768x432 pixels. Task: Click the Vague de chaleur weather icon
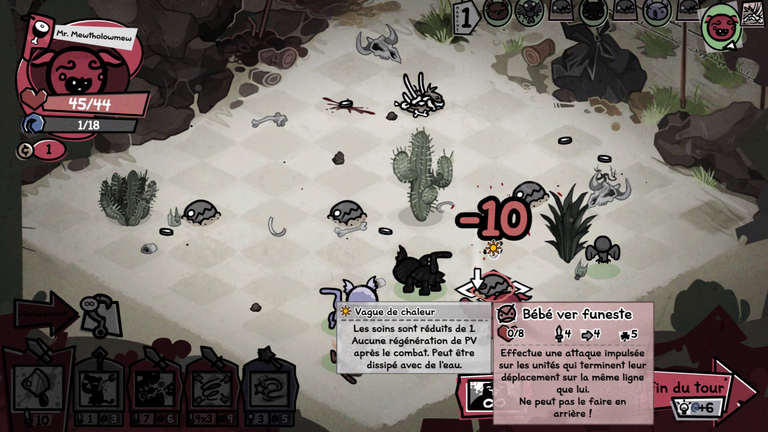(x=346, y=312)
